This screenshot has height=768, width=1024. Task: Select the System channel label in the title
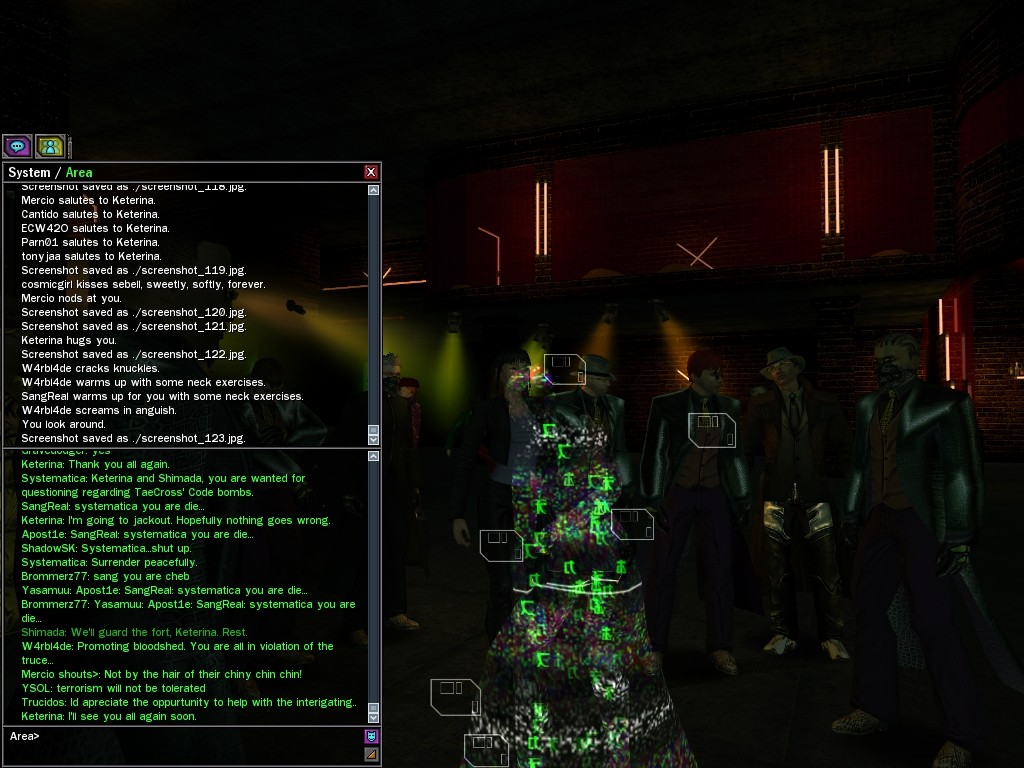point(29,172)
